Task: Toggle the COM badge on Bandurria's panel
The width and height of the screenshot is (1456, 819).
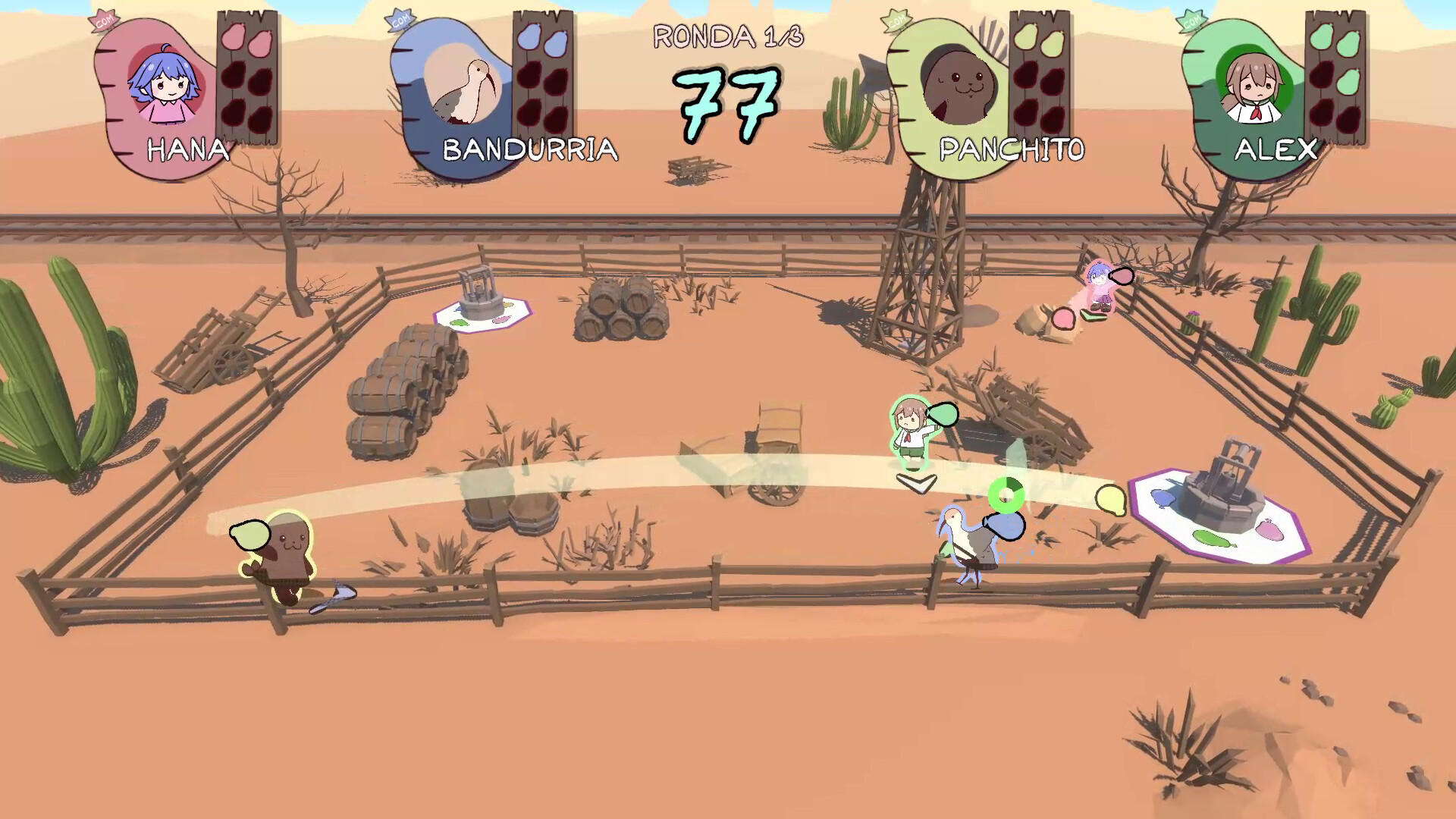Action: point(400,18)
